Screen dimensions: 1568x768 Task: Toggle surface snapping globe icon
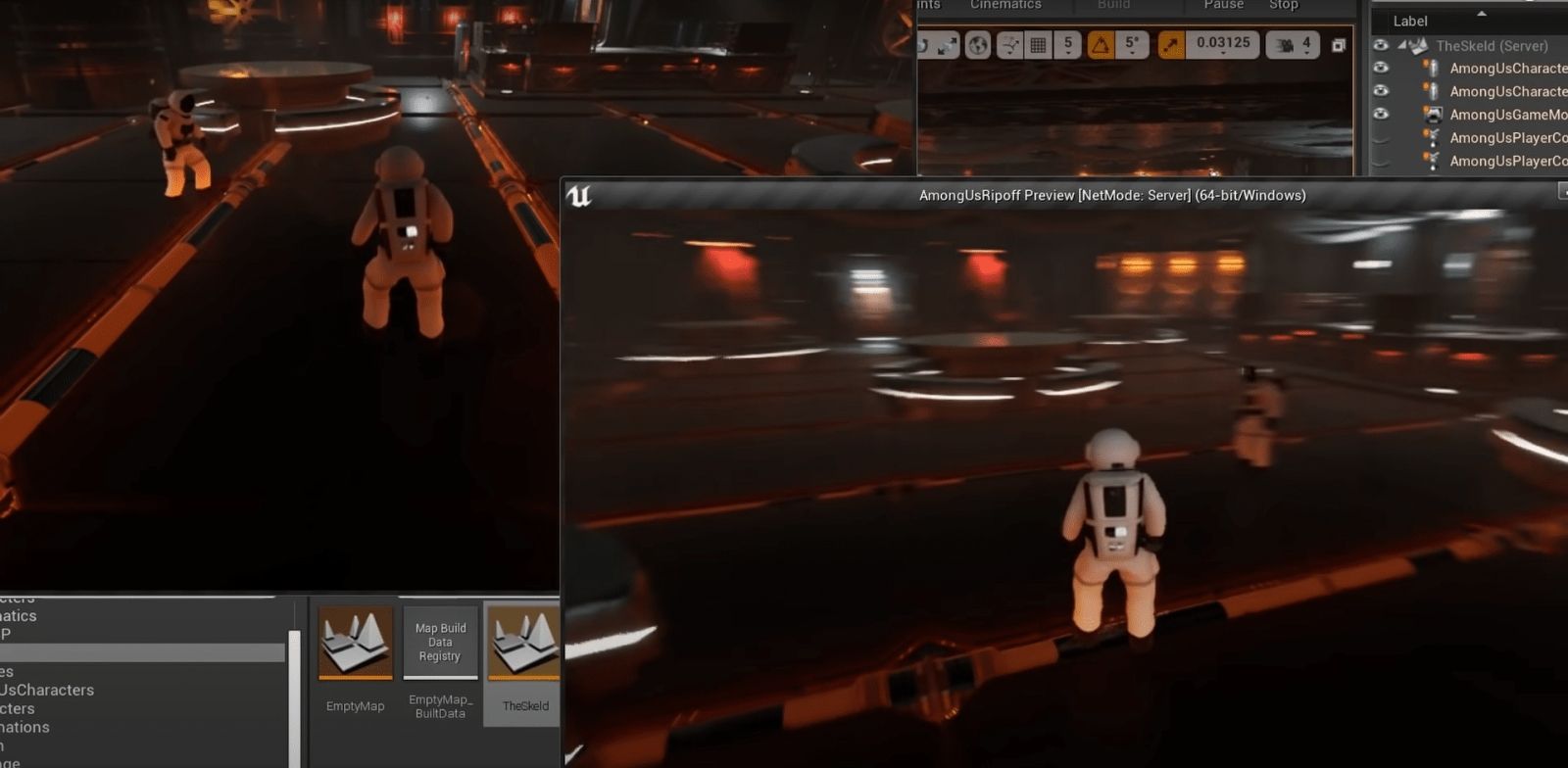(977, 45)
